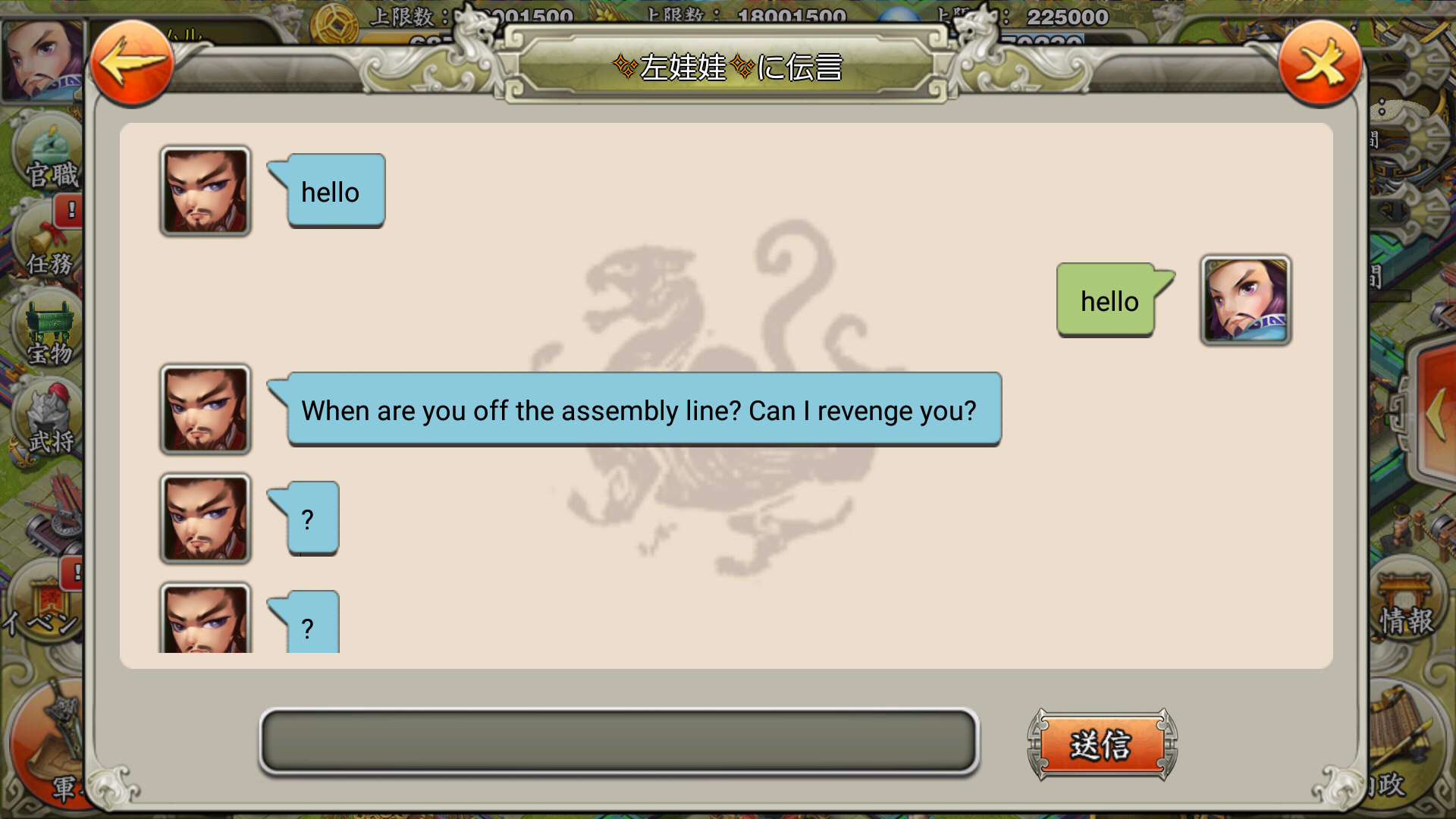
Task: Select the assembly line message bubble
Action: 643,409
